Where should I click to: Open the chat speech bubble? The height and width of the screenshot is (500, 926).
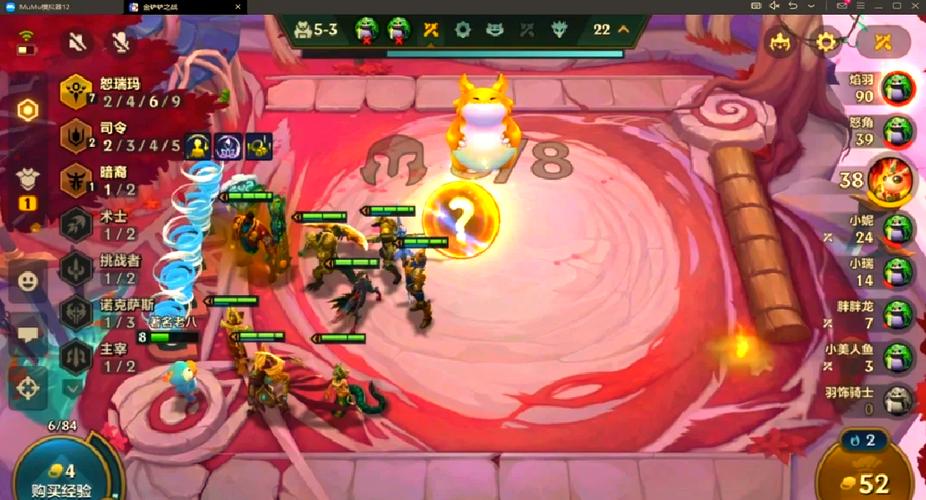(x=28, y=333)
